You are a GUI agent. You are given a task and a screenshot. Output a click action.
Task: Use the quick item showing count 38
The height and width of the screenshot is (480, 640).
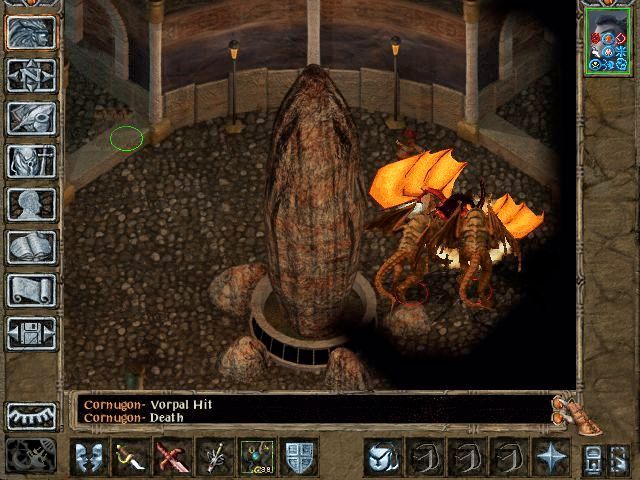256,457
